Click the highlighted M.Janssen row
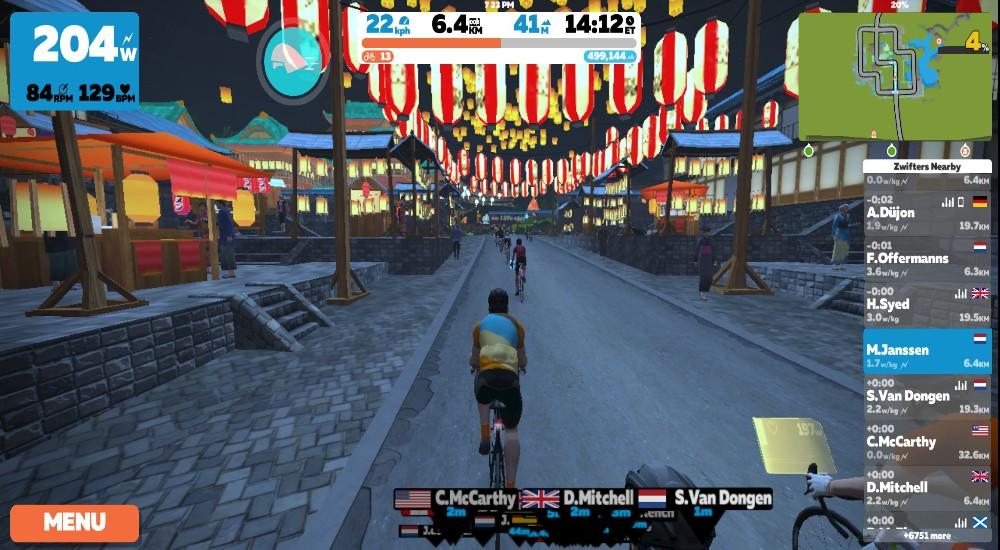 point(927,351)
